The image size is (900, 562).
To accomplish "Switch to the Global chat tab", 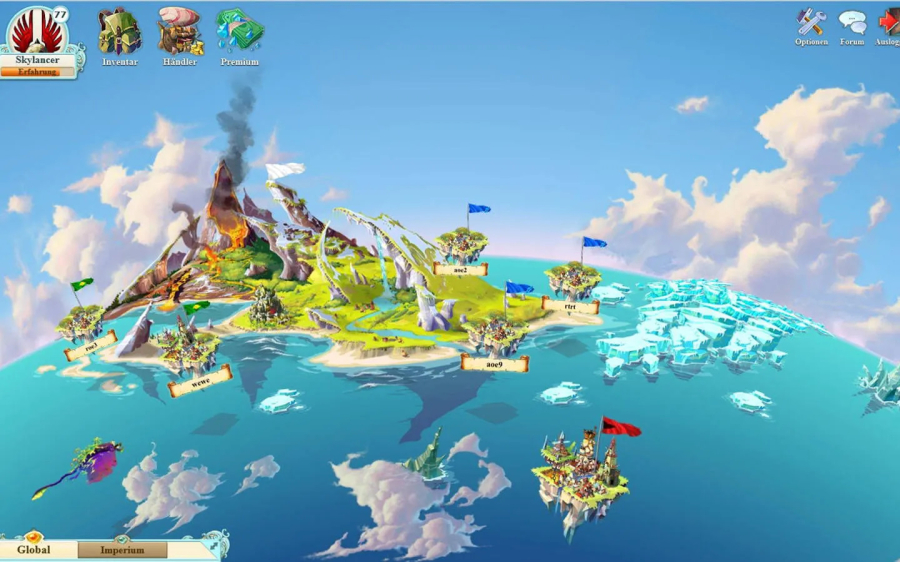I will point(34,550).
